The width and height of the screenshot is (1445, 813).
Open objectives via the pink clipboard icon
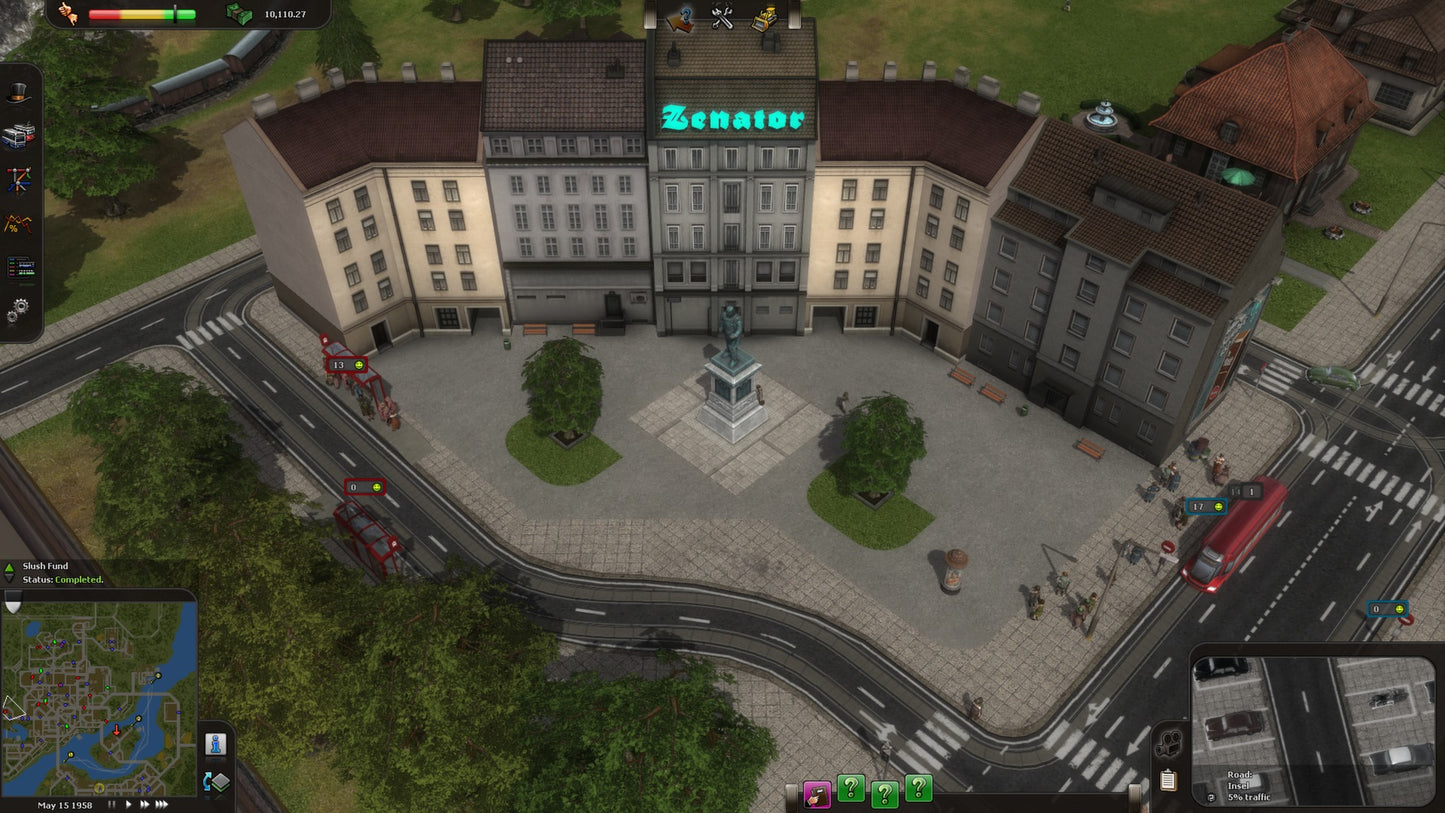click(x=817, y=794)
